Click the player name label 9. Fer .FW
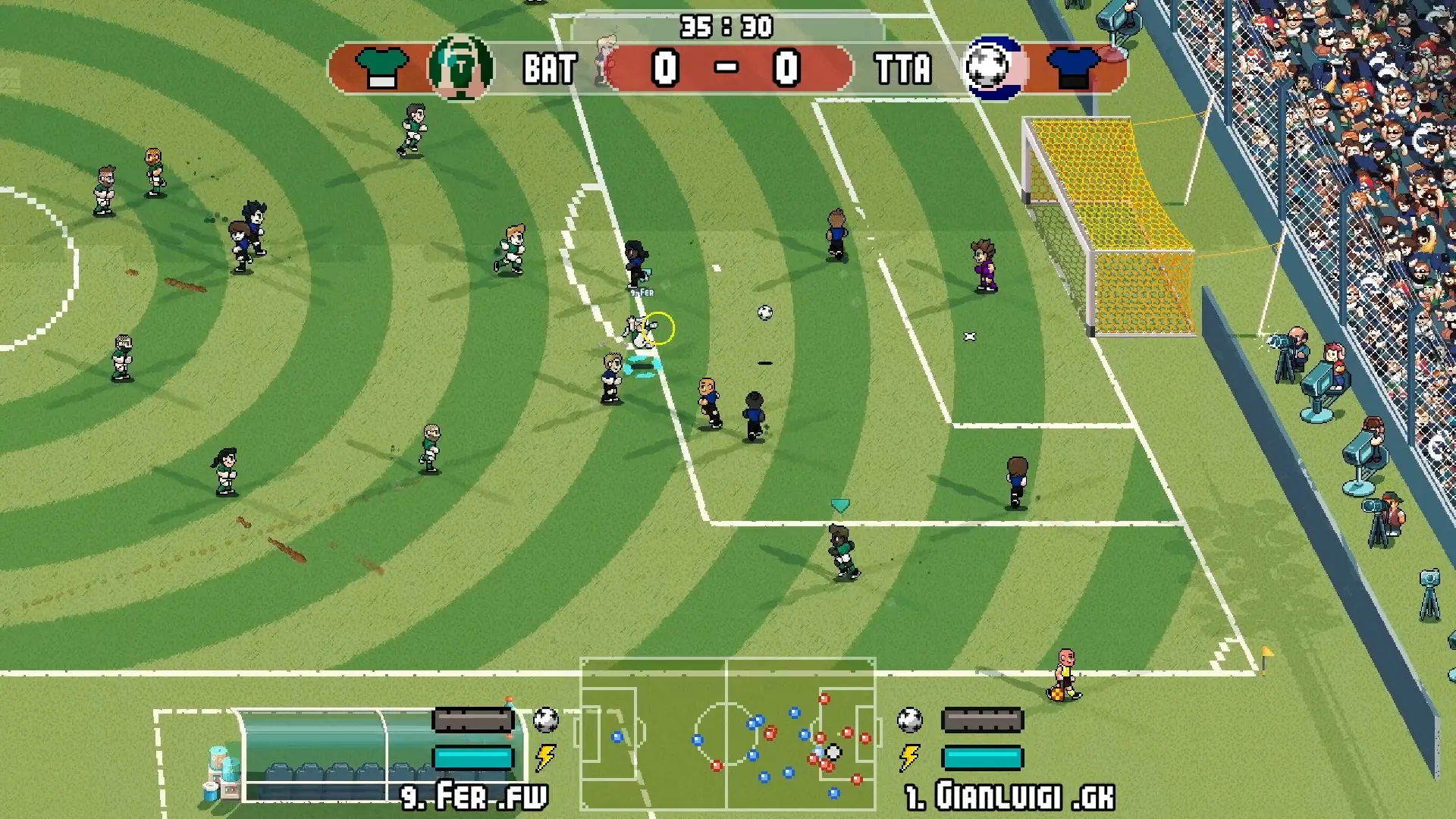 coord(475,796)
